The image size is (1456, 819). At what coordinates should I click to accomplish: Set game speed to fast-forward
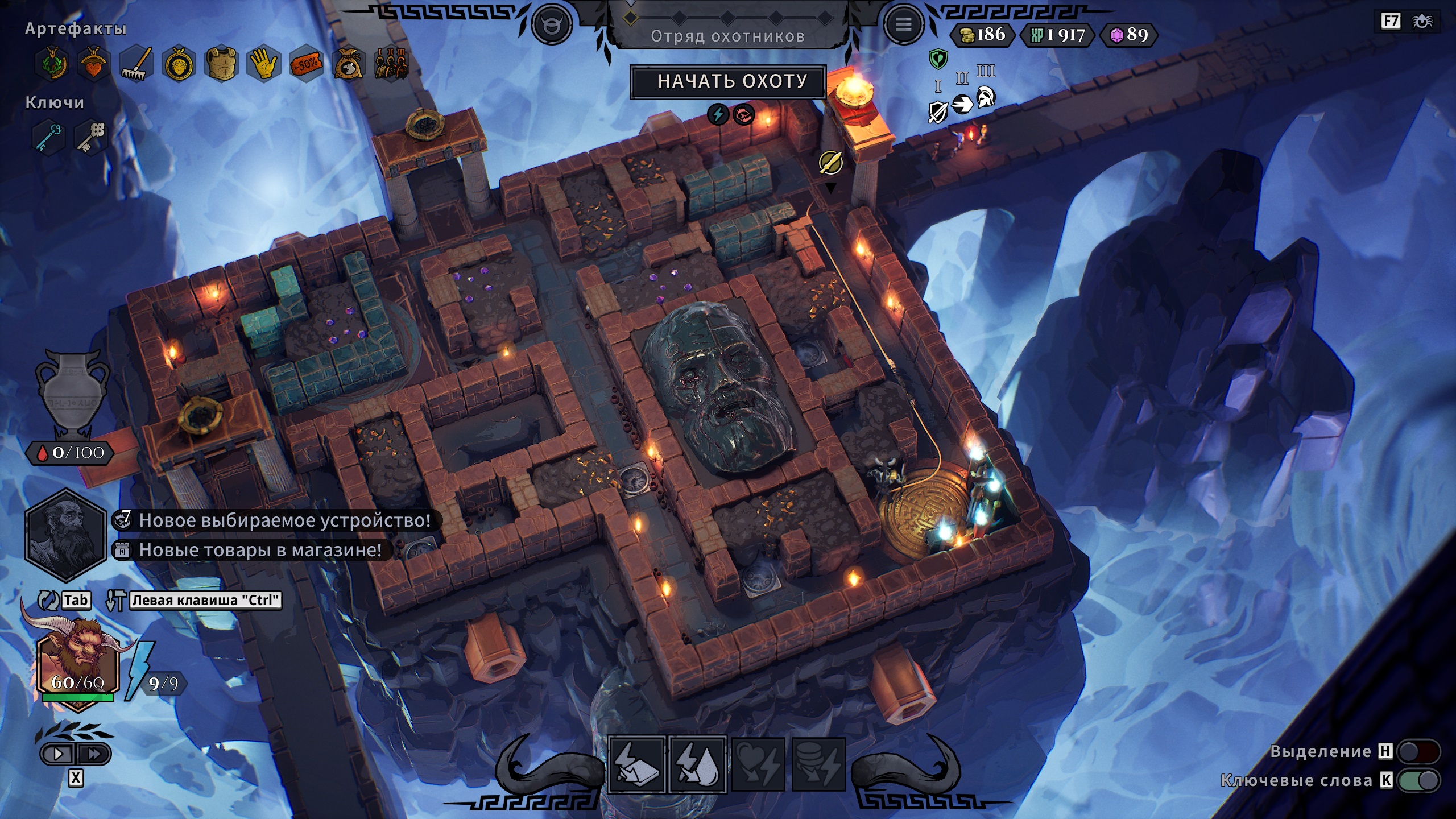(x=94, y=754)
